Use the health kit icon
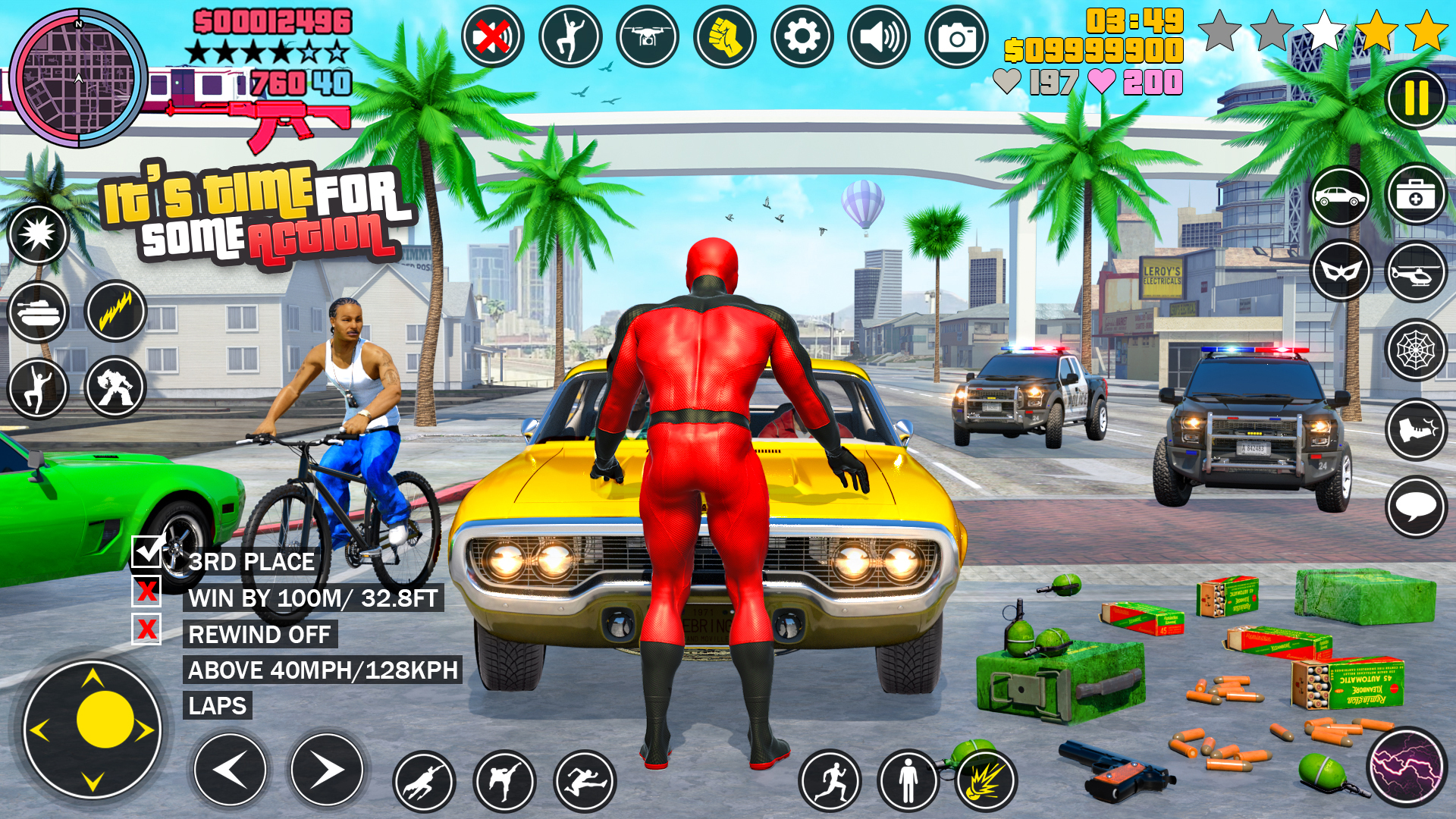This screenshot has height=819, width=1456. pos(1415,197)
